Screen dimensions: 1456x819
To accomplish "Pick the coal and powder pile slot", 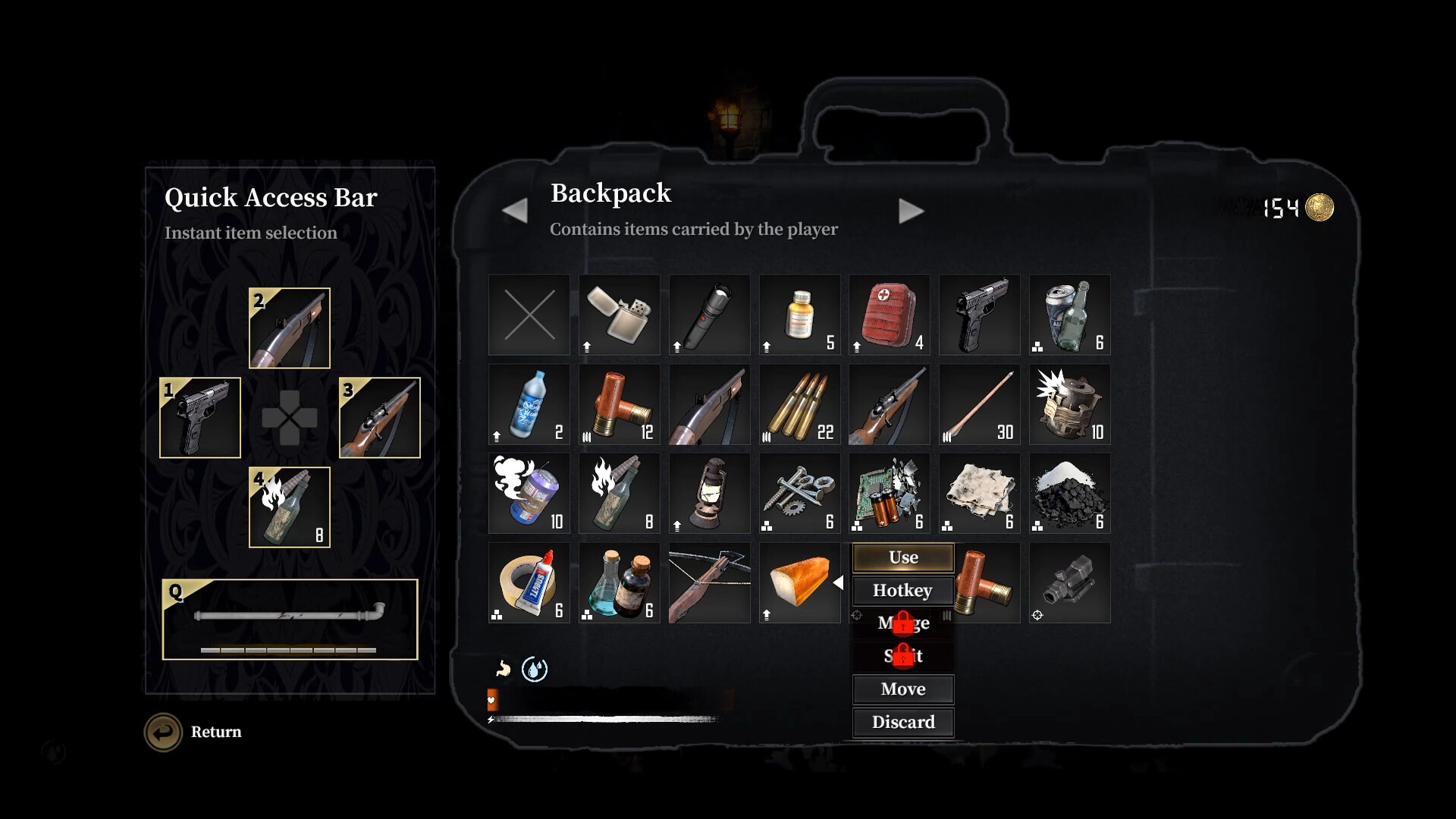I will pos(1069,494).
